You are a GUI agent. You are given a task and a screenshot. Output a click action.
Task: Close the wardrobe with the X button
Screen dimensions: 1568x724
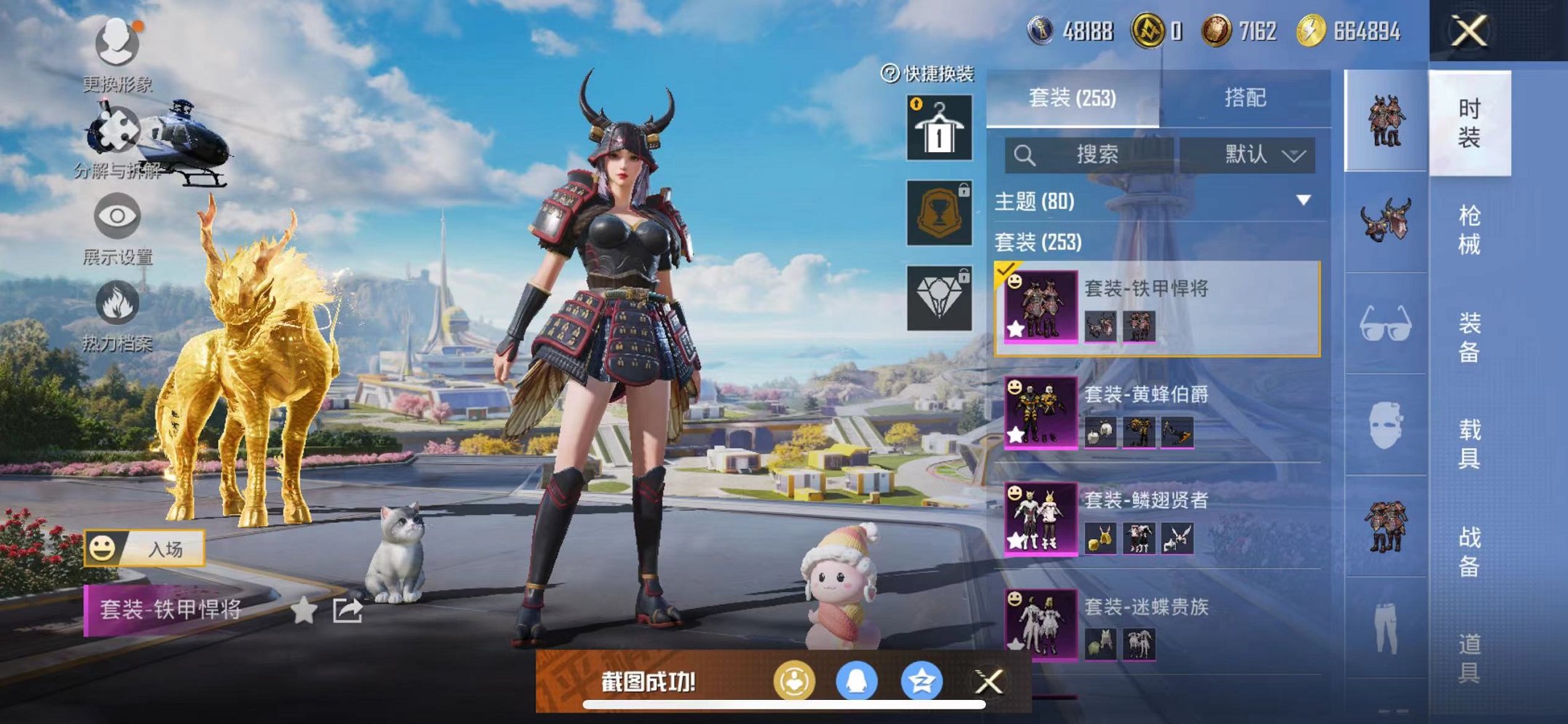point(1468,31)
